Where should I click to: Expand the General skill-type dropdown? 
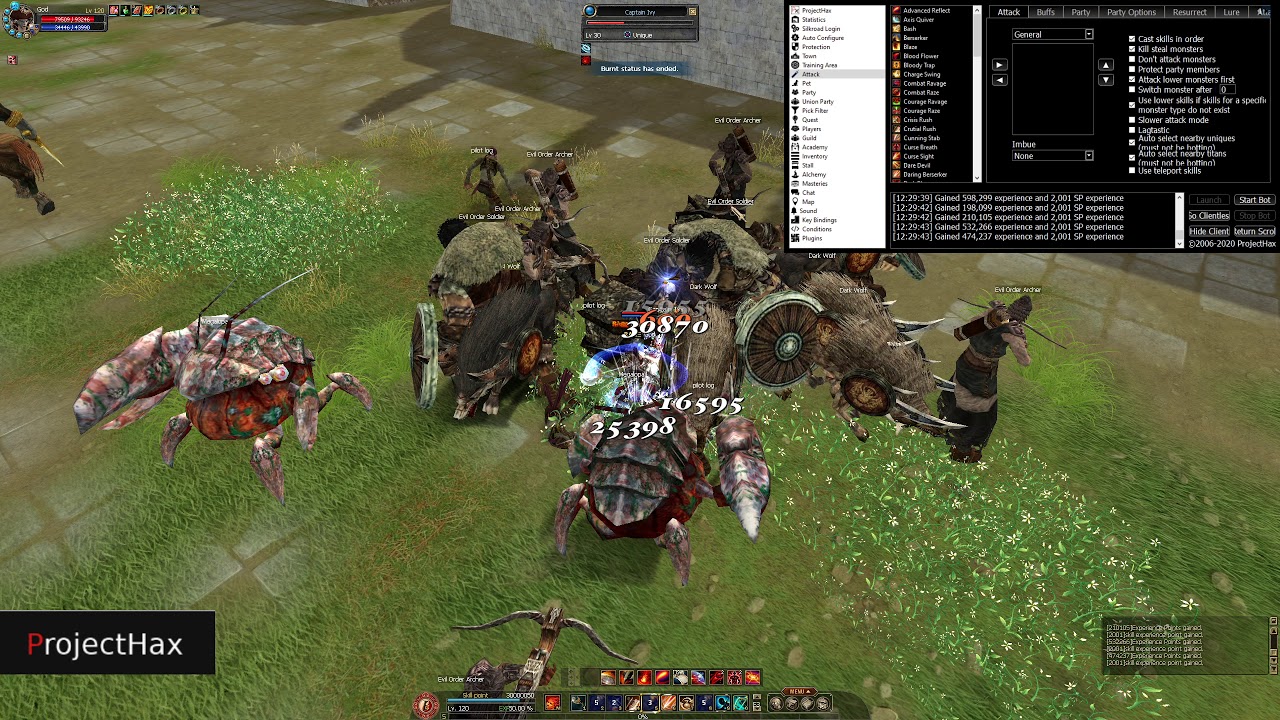pyautogui.click(x=1089, y=35)
